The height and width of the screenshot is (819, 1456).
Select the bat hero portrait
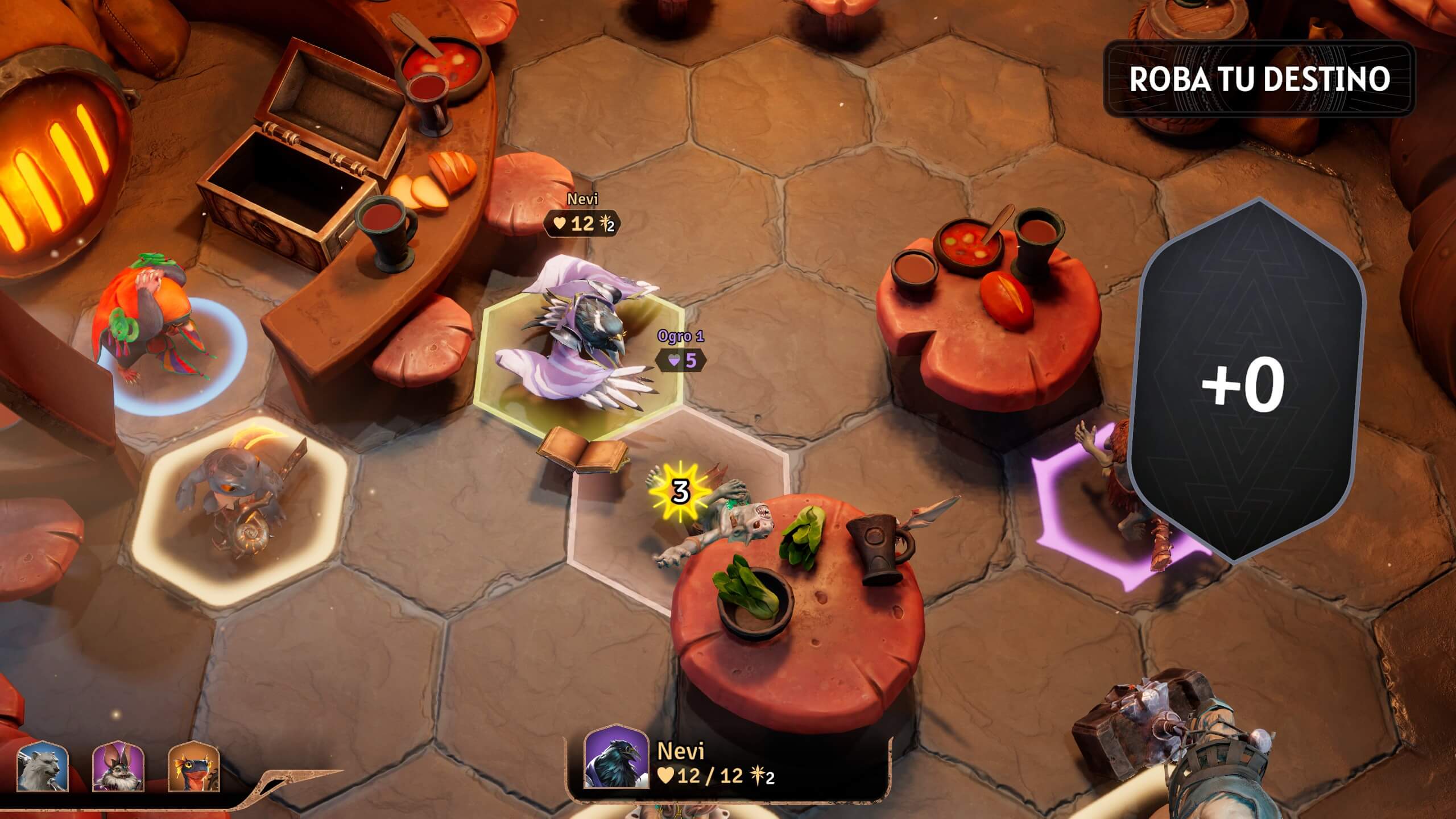point(118,767)
